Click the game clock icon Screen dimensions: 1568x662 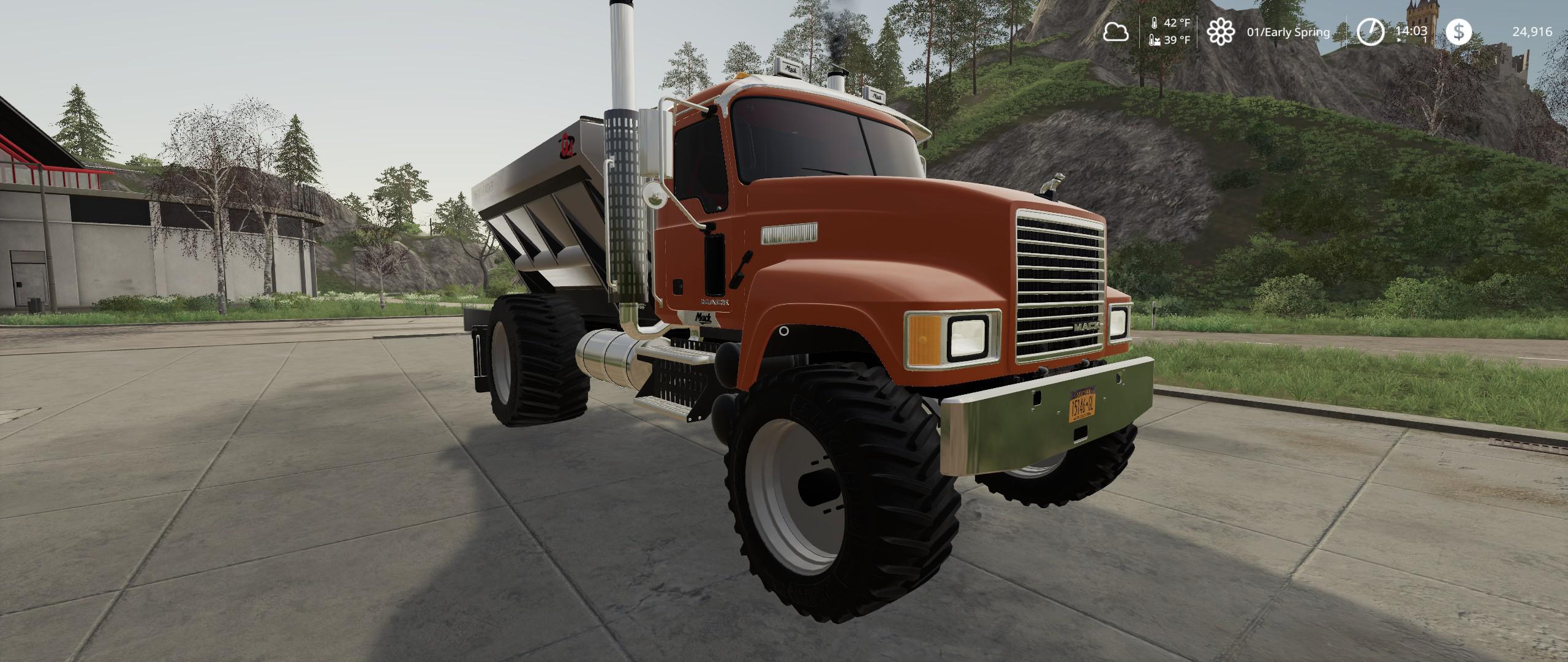(x=1370, y=32)
